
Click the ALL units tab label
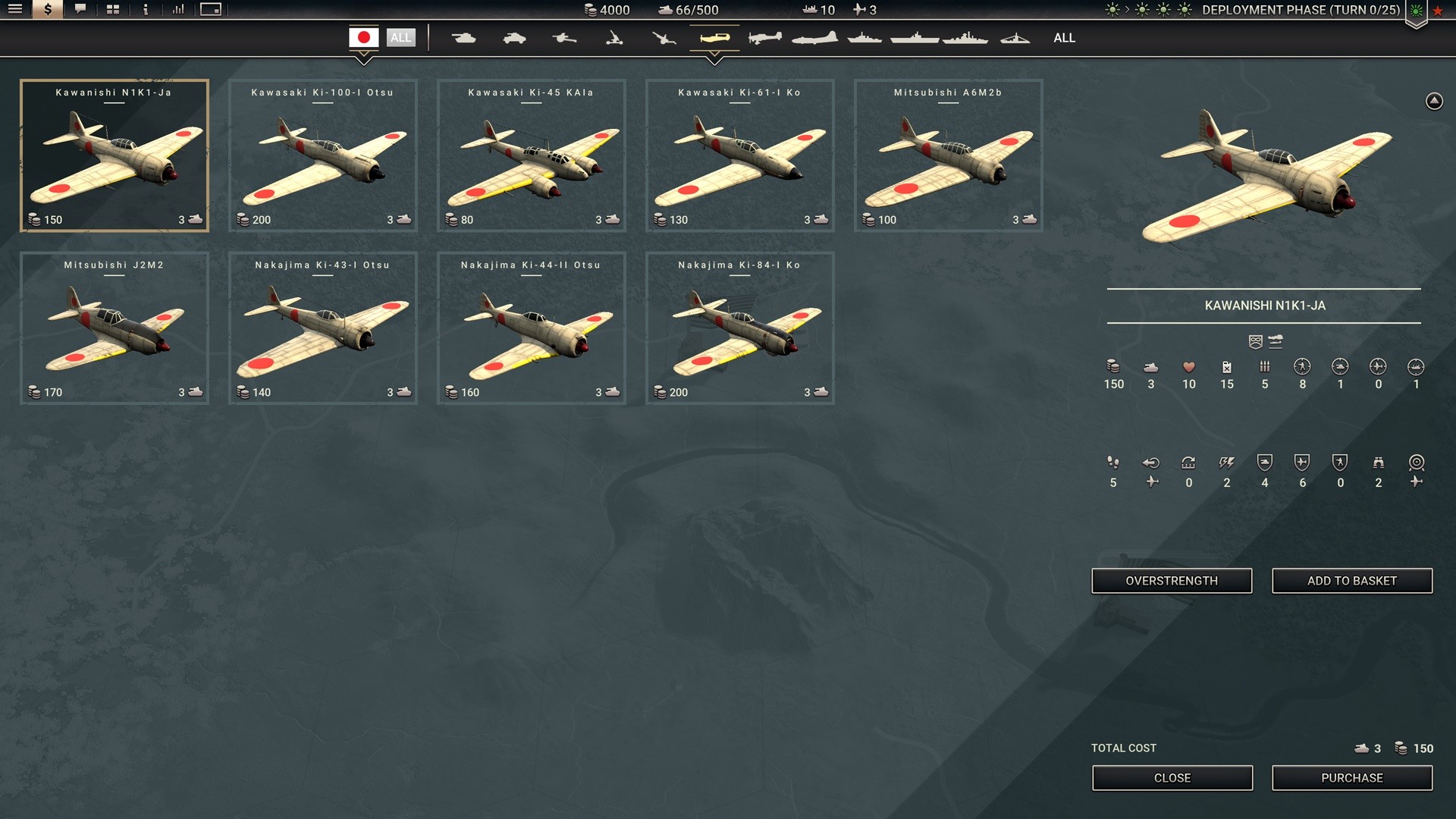click(x=1064, y=37)
